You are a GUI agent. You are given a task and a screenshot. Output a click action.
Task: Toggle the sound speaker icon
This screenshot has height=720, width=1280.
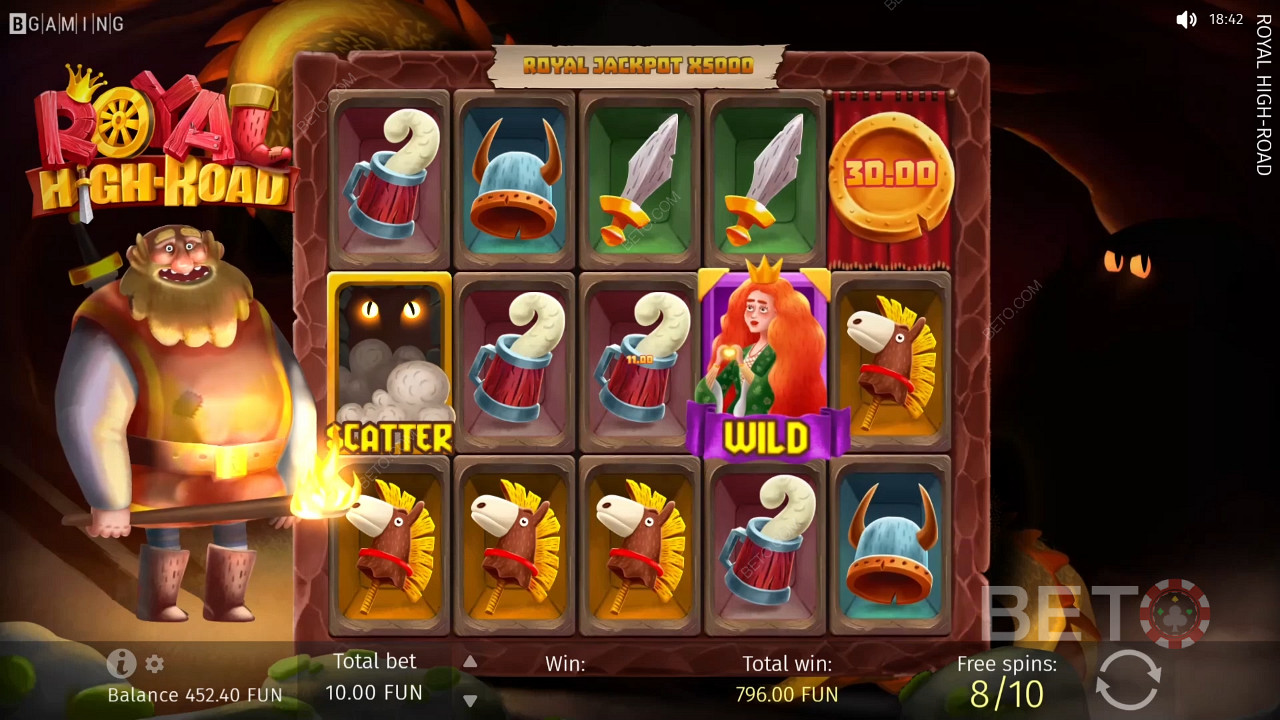tap(1186, 19)
